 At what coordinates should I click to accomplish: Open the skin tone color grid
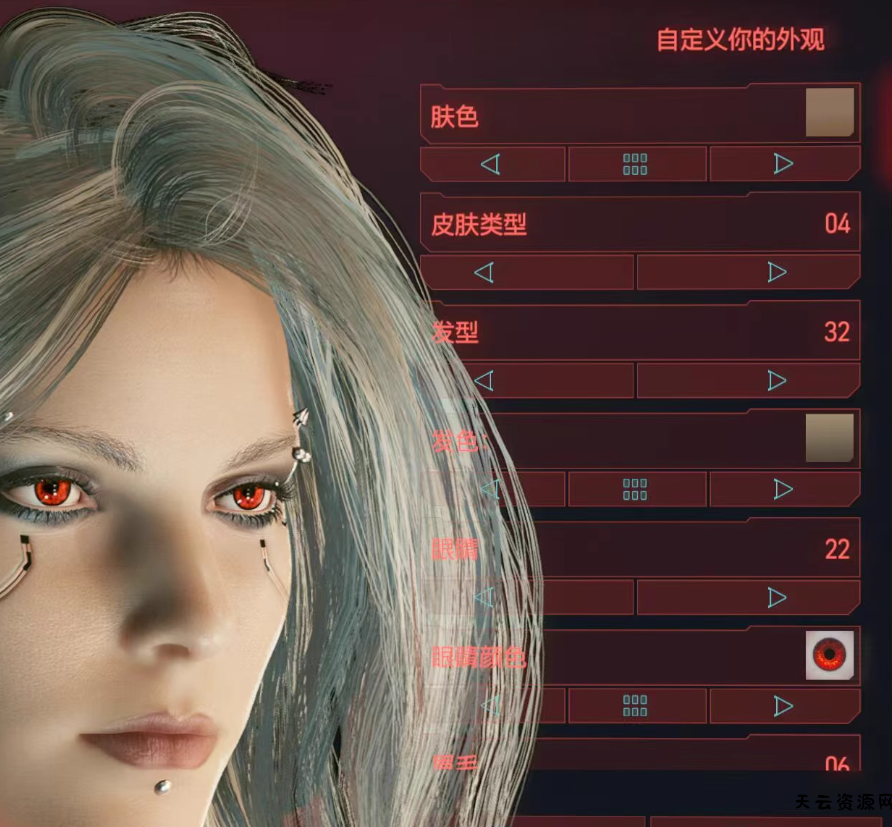636,164
